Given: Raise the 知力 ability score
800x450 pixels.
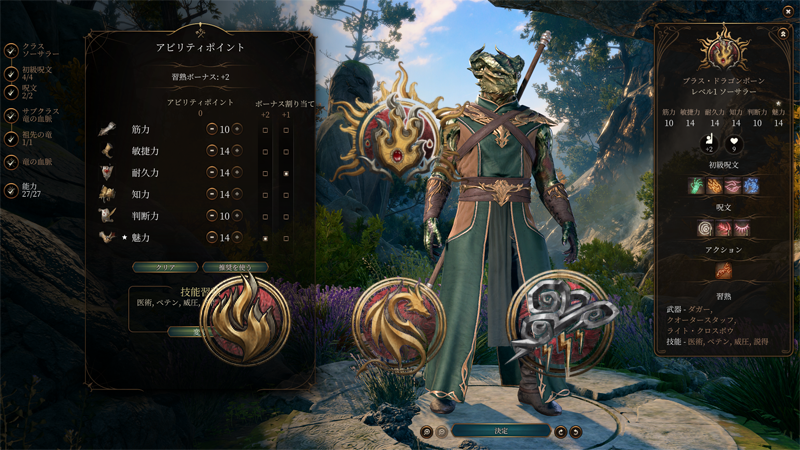Looking at the screenshot, I should (x=237, y=194).
